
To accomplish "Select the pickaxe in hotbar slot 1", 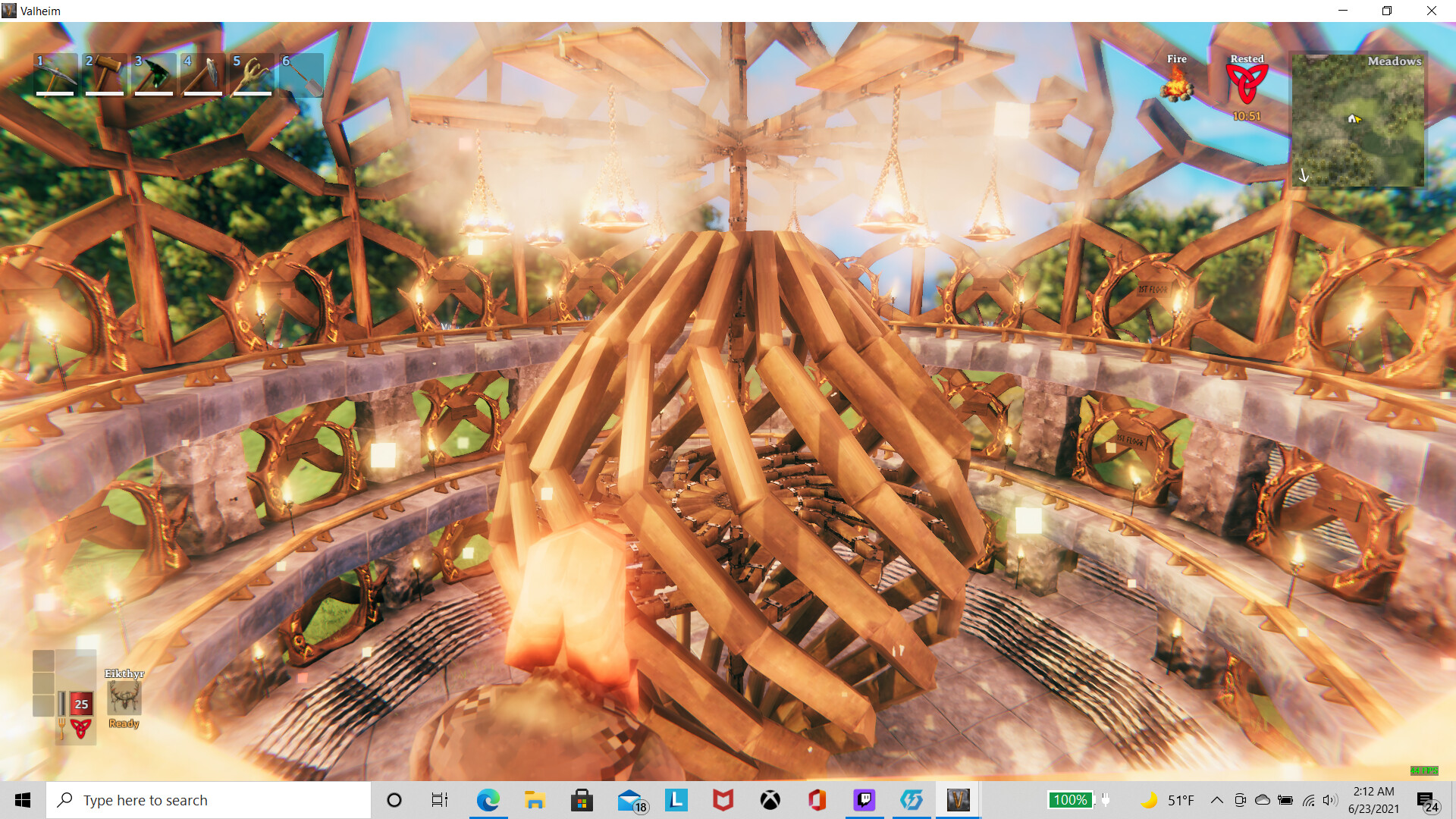I will click(55, 74).
